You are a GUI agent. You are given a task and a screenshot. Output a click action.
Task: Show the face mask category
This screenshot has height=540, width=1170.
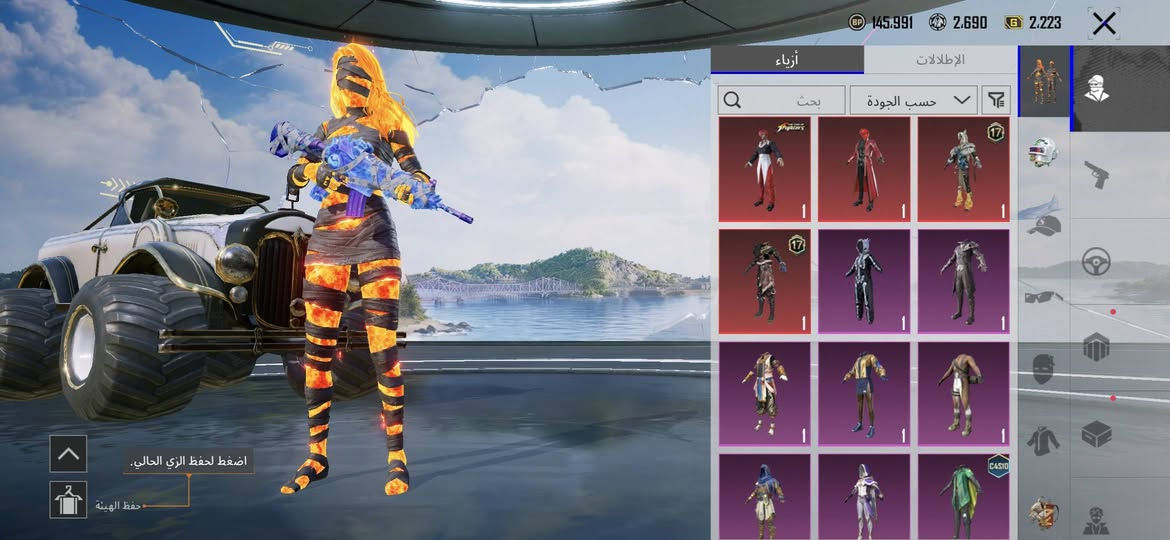[x=1044, y=368]
